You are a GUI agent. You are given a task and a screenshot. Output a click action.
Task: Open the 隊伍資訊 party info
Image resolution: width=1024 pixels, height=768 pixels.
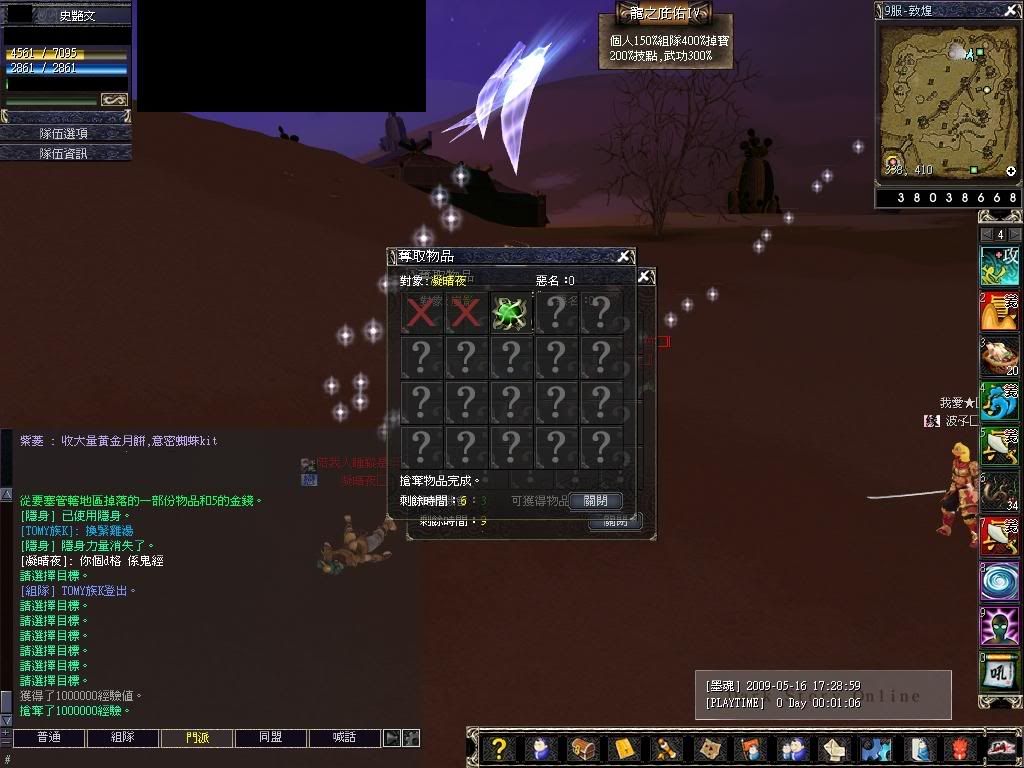(x=66, y=153)
